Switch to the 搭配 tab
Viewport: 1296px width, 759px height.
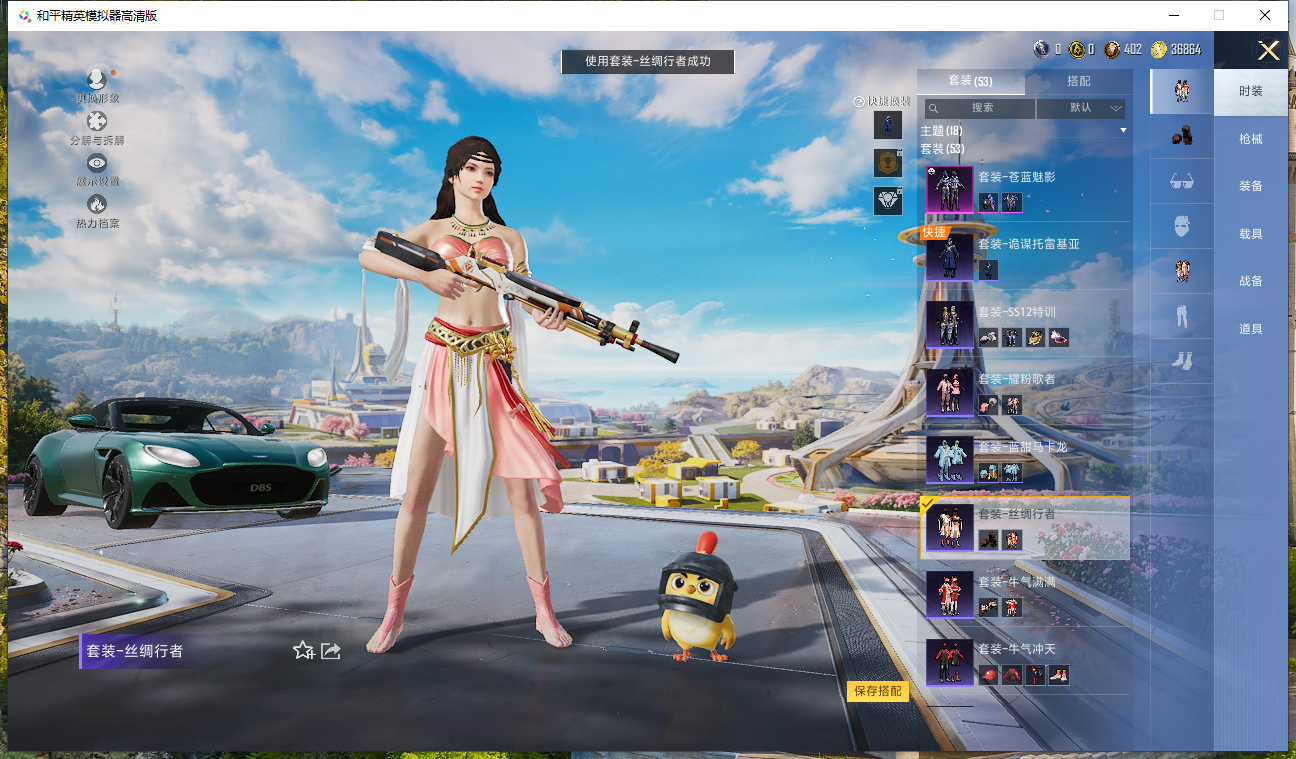1079,81
